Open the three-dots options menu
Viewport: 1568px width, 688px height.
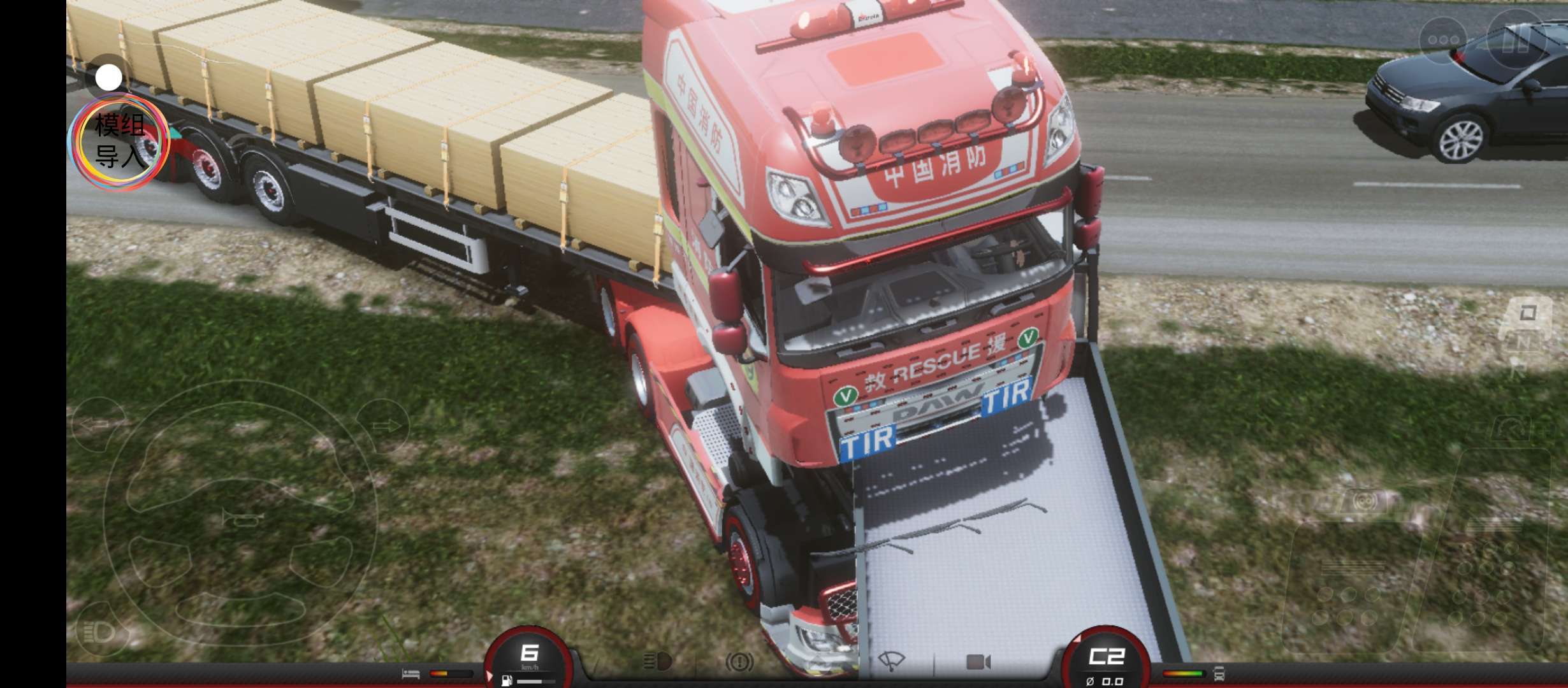coord(1444,39)
